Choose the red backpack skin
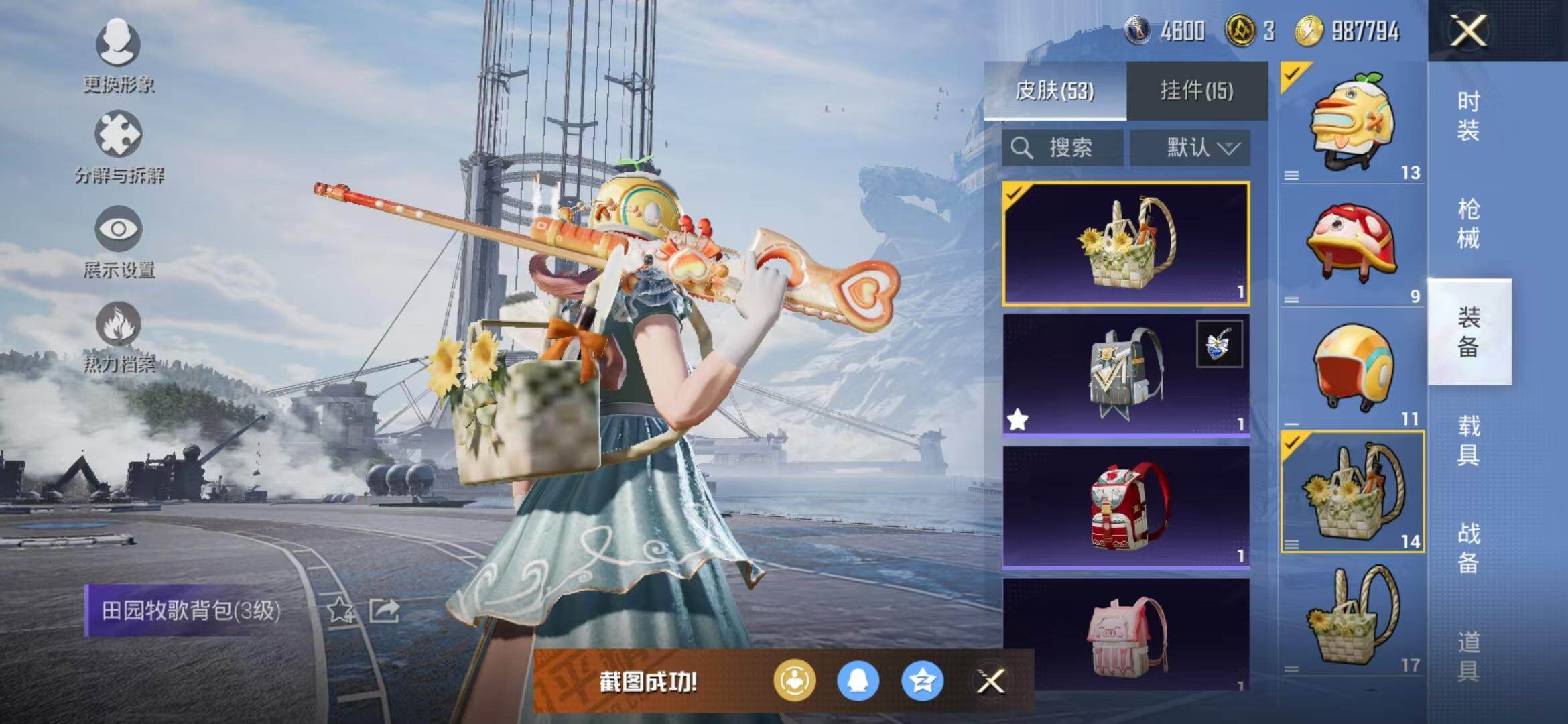The image size is (1568, 724). [x=1126, y=506]
